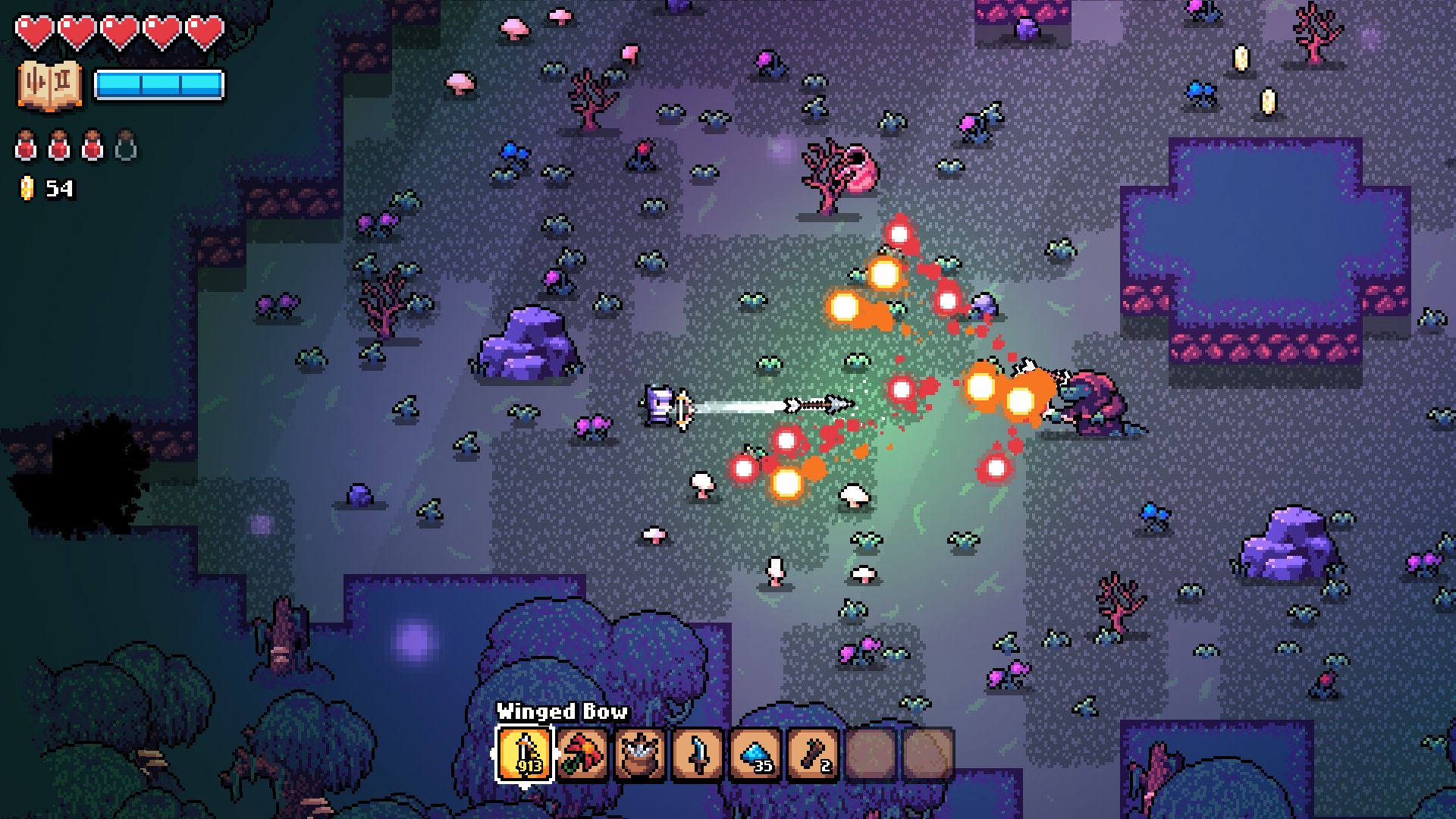Open the spellbook icon
This screenshot has height=819, width=1456.
tap(49, 84)
